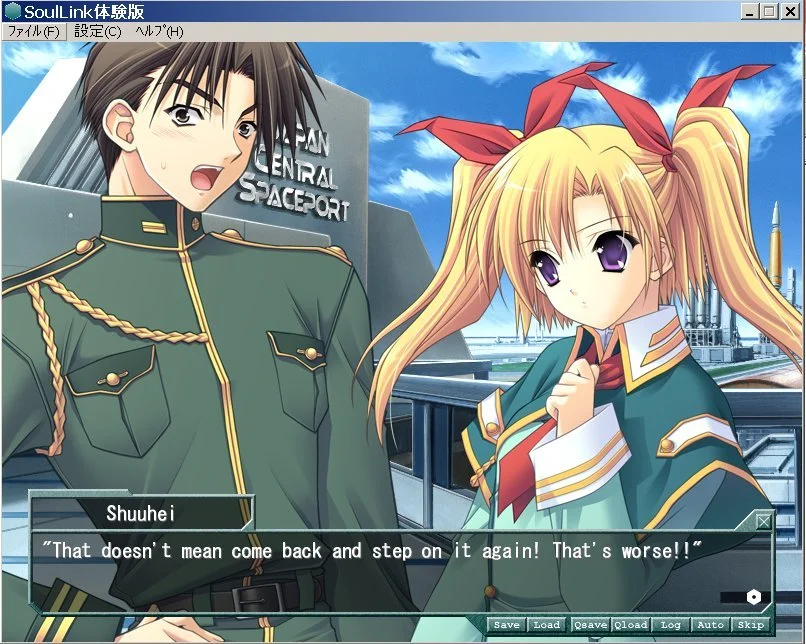
Task: Open the ヘルプ(H) help menu
Action: [159, 31]
